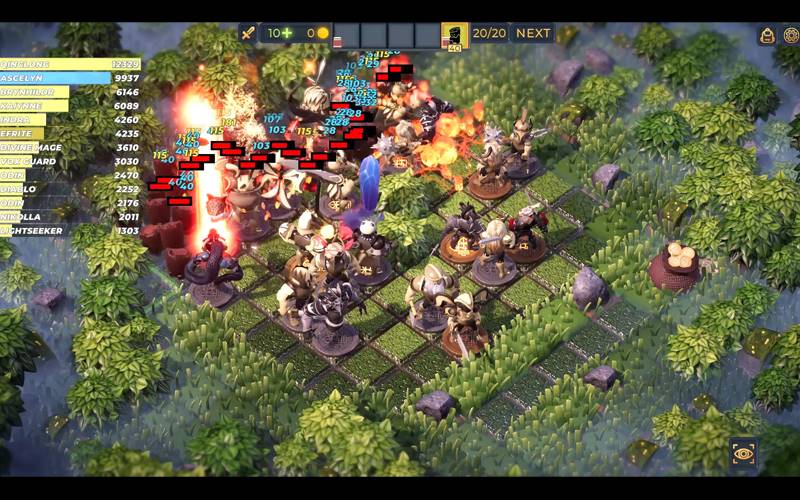Select the hero portrait slot marked 40

pos(455,36)
